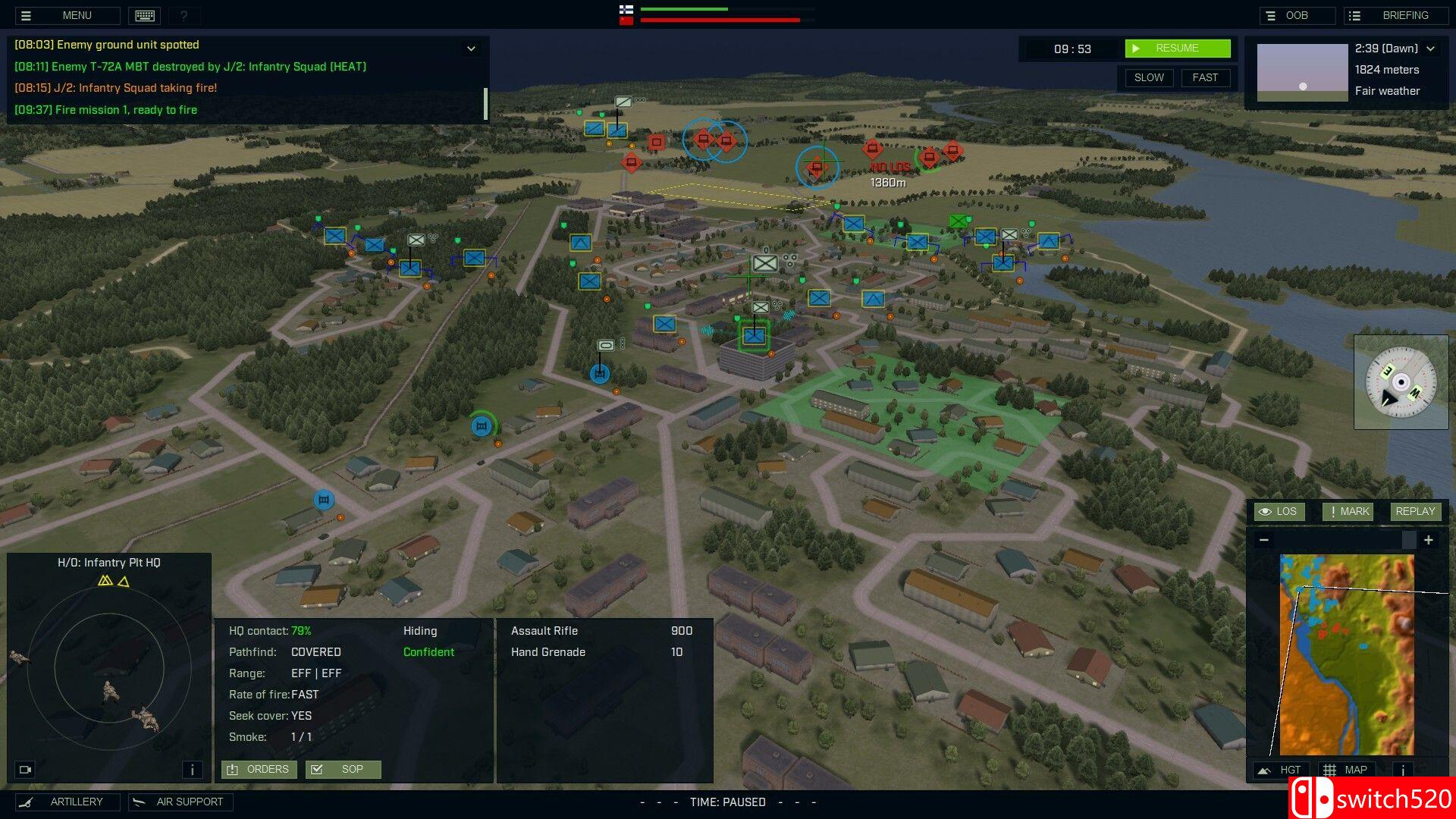
Task: Switch minimap to HGT height view
Action: point(1280,770)
